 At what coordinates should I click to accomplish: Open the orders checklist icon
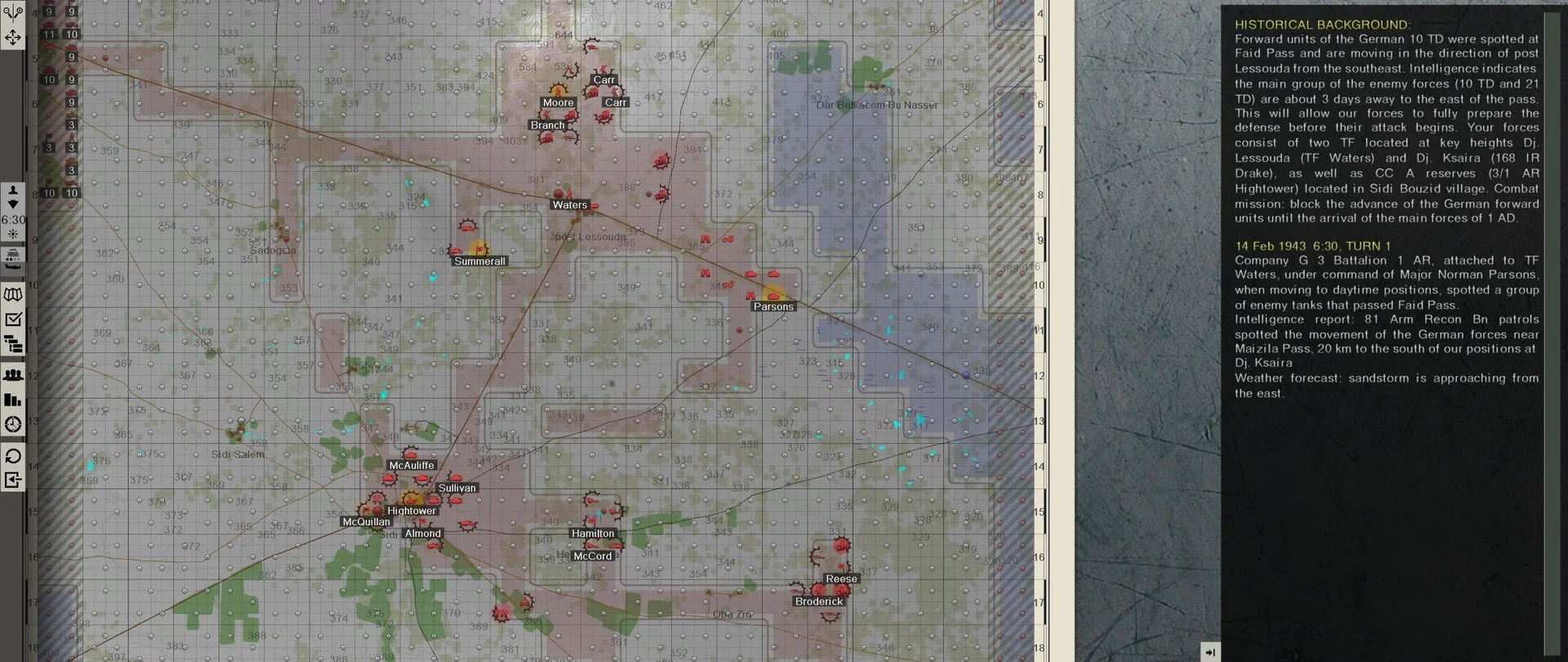(12, 319)
